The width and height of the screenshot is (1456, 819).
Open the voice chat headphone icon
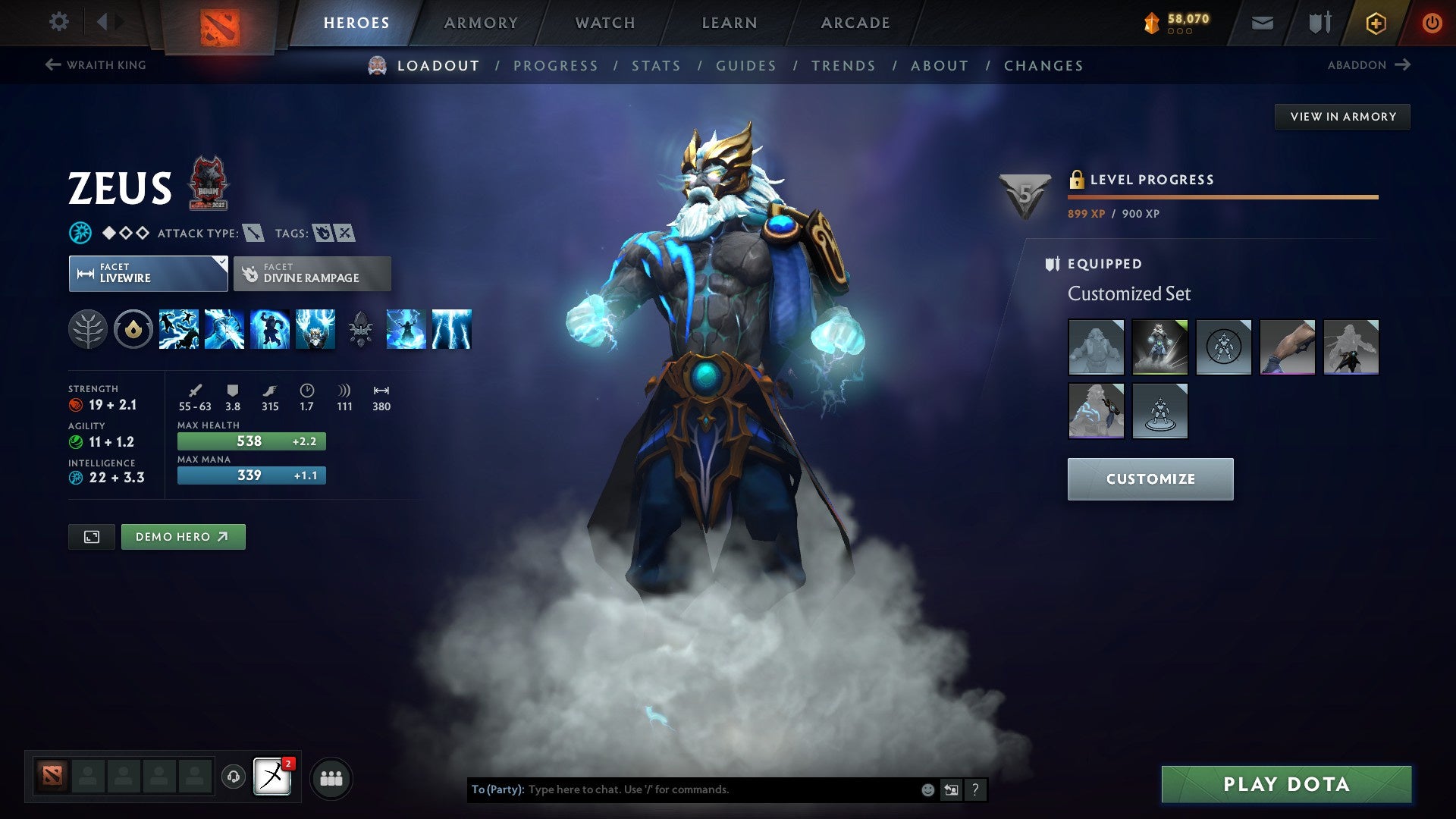pos(234,777)
